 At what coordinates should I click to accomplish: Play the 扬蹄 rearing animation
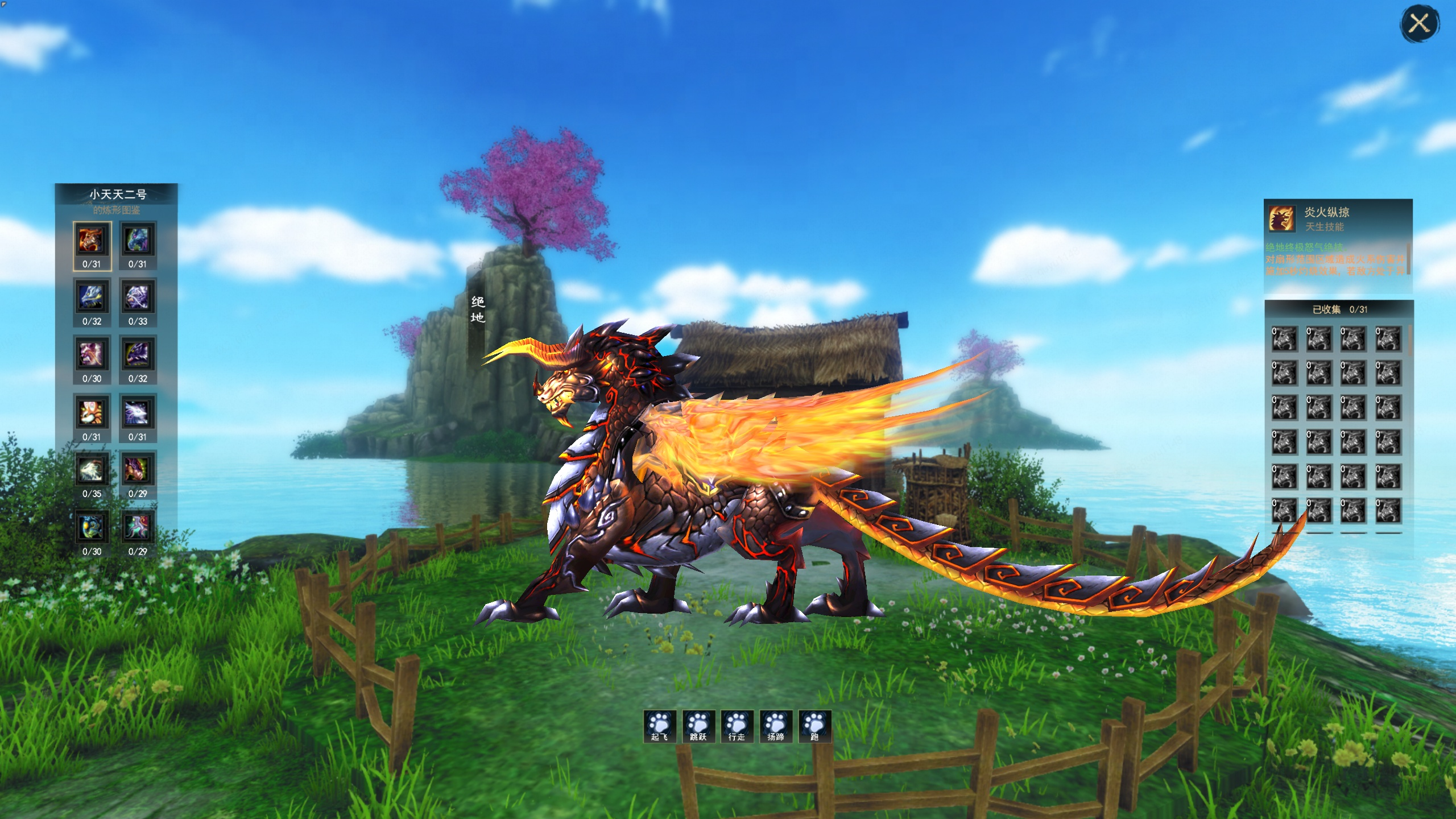[x=776, y=726]
